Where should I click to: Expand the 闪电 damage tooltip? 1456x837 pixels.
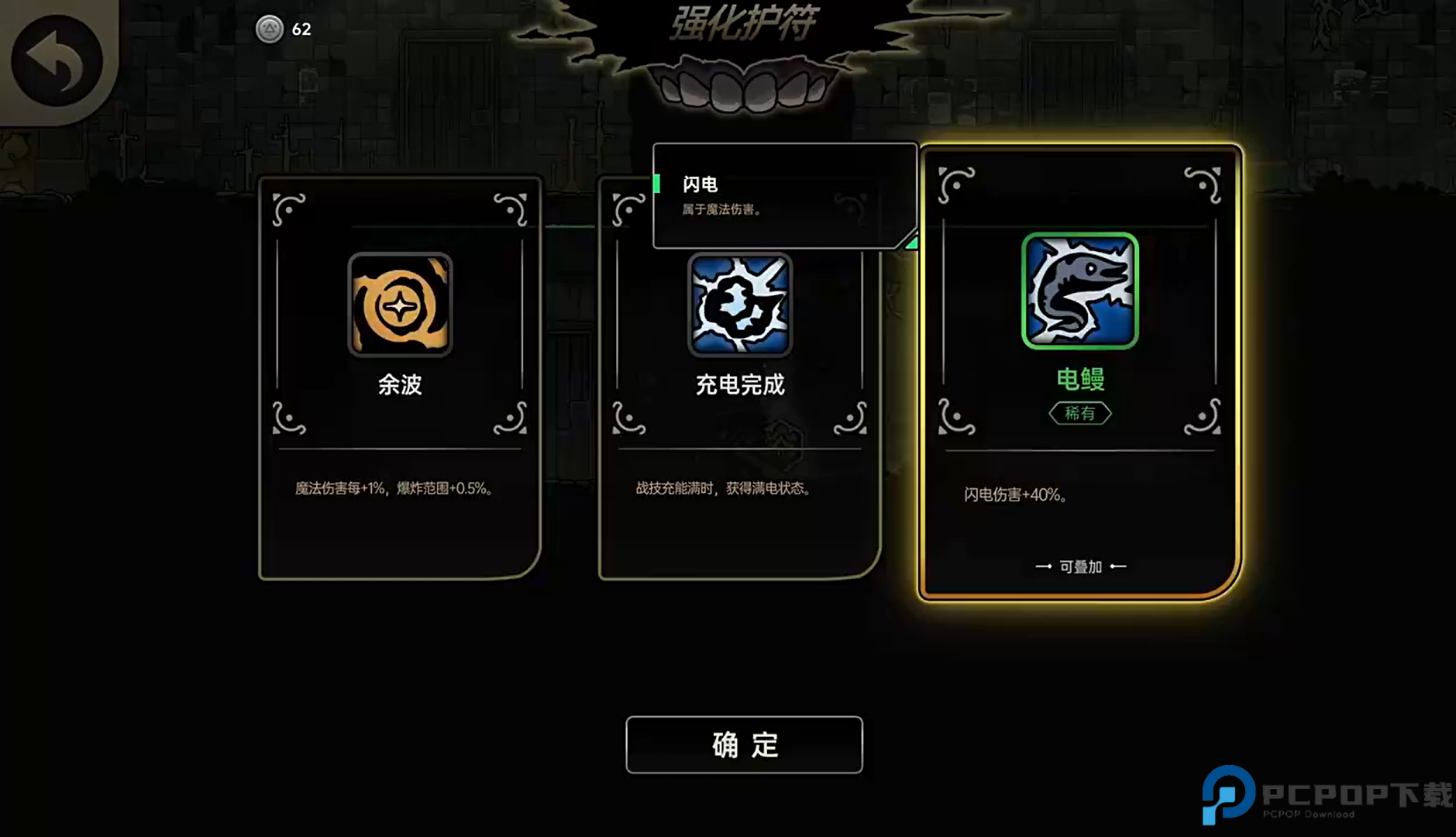(783, 194)
